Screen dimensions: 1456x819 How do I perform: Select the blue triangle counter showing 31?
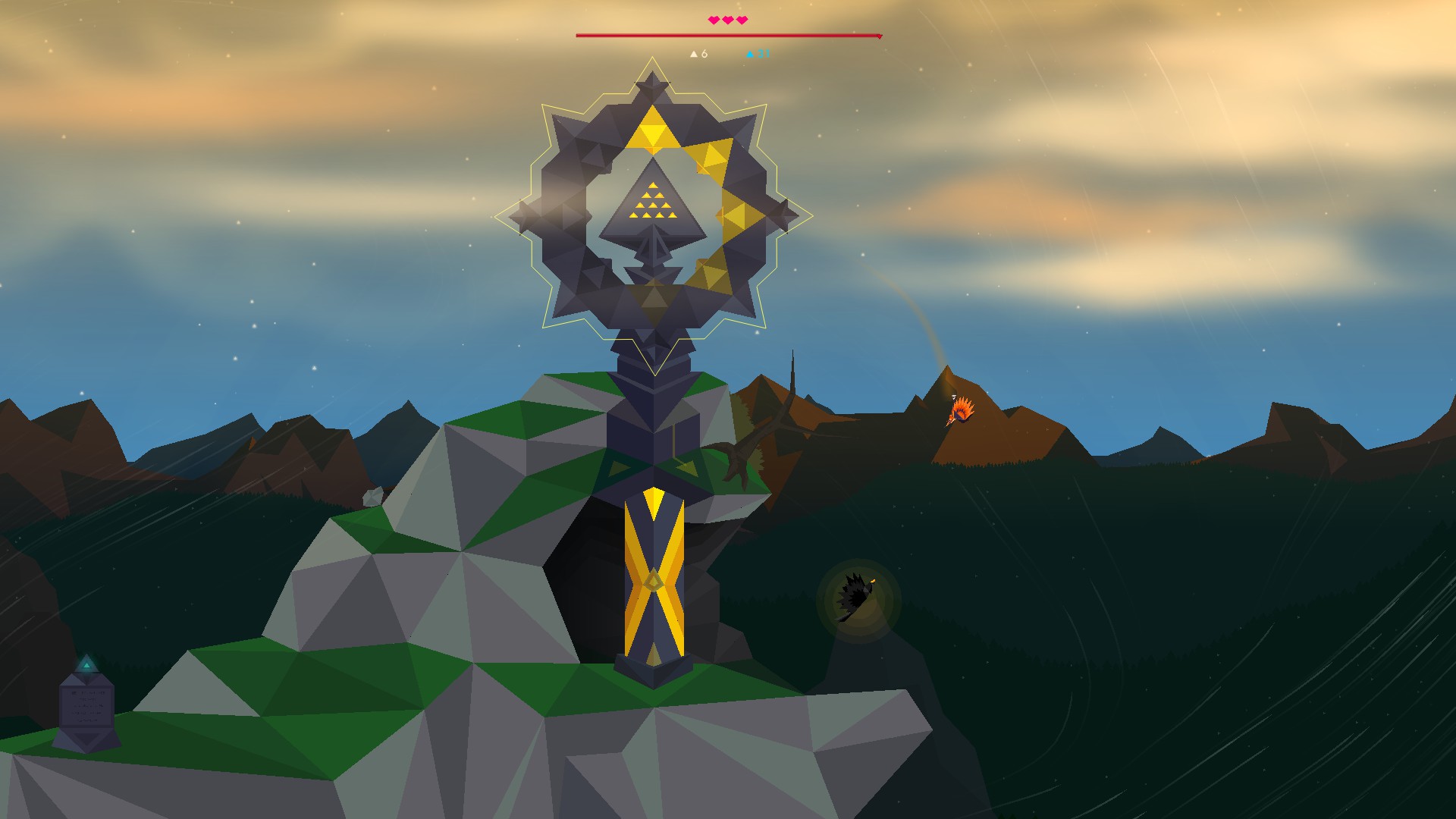click(x=758, y=54)
